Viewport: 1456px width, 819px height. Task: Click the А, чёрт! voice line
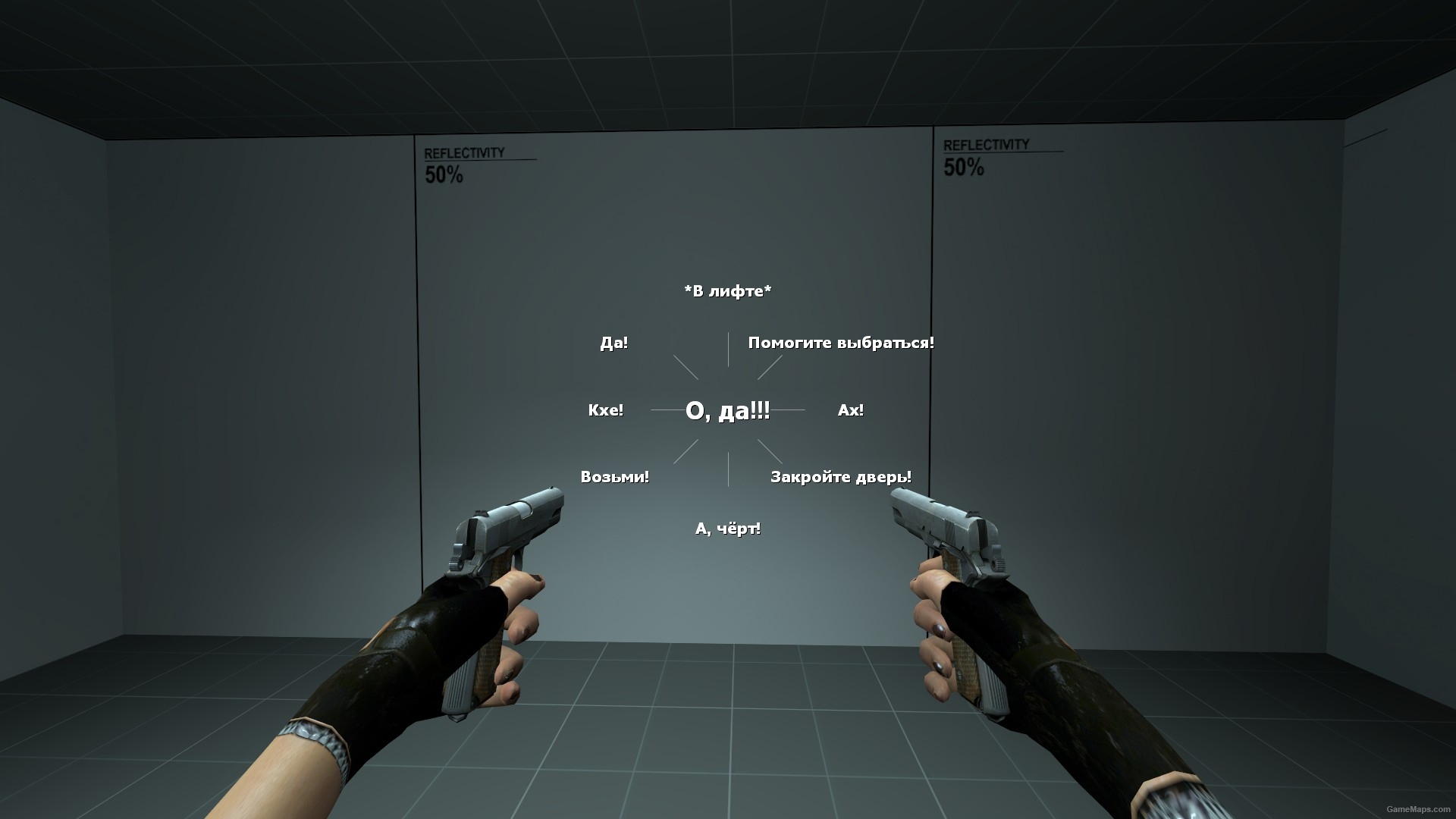point(728,529)
